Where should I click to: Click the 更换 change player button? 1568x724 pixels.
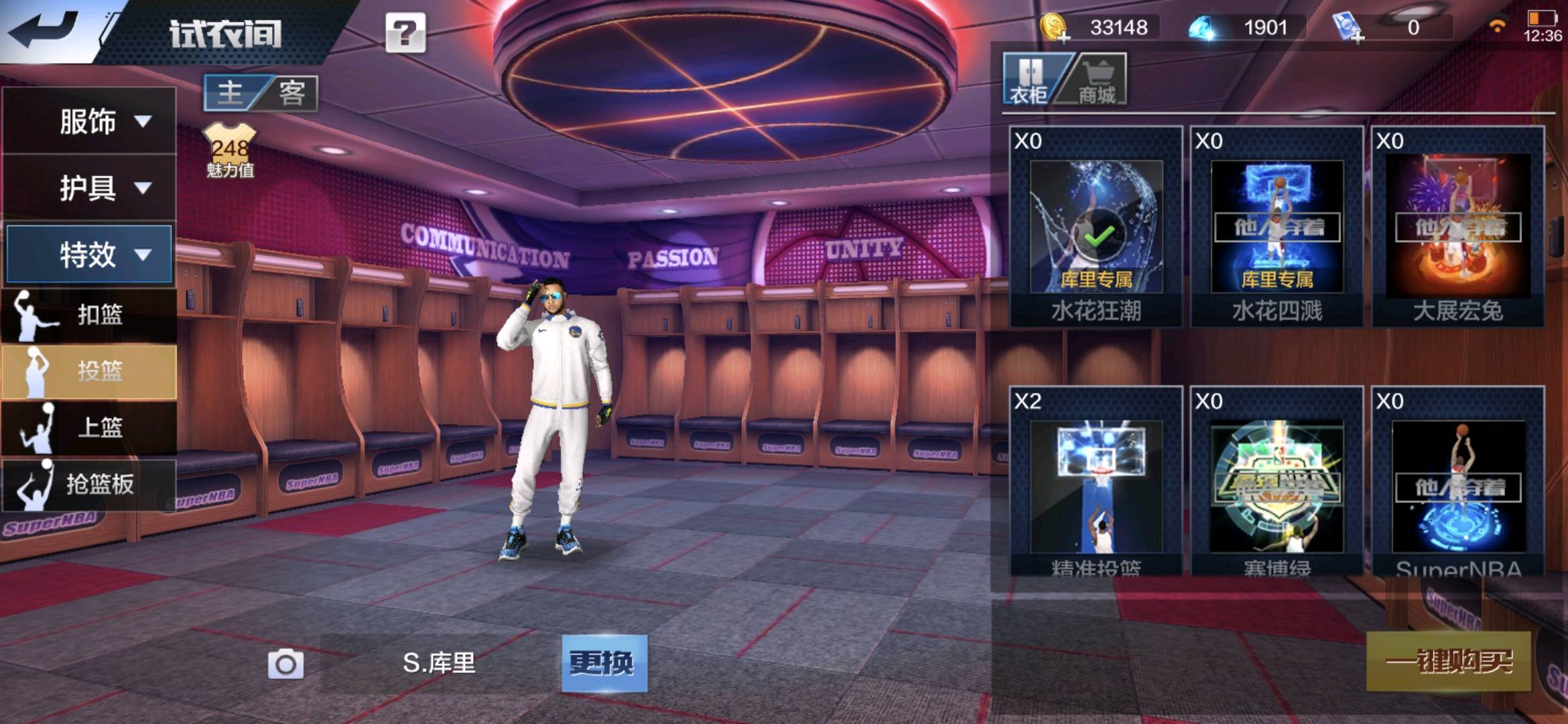coord(604,663)
